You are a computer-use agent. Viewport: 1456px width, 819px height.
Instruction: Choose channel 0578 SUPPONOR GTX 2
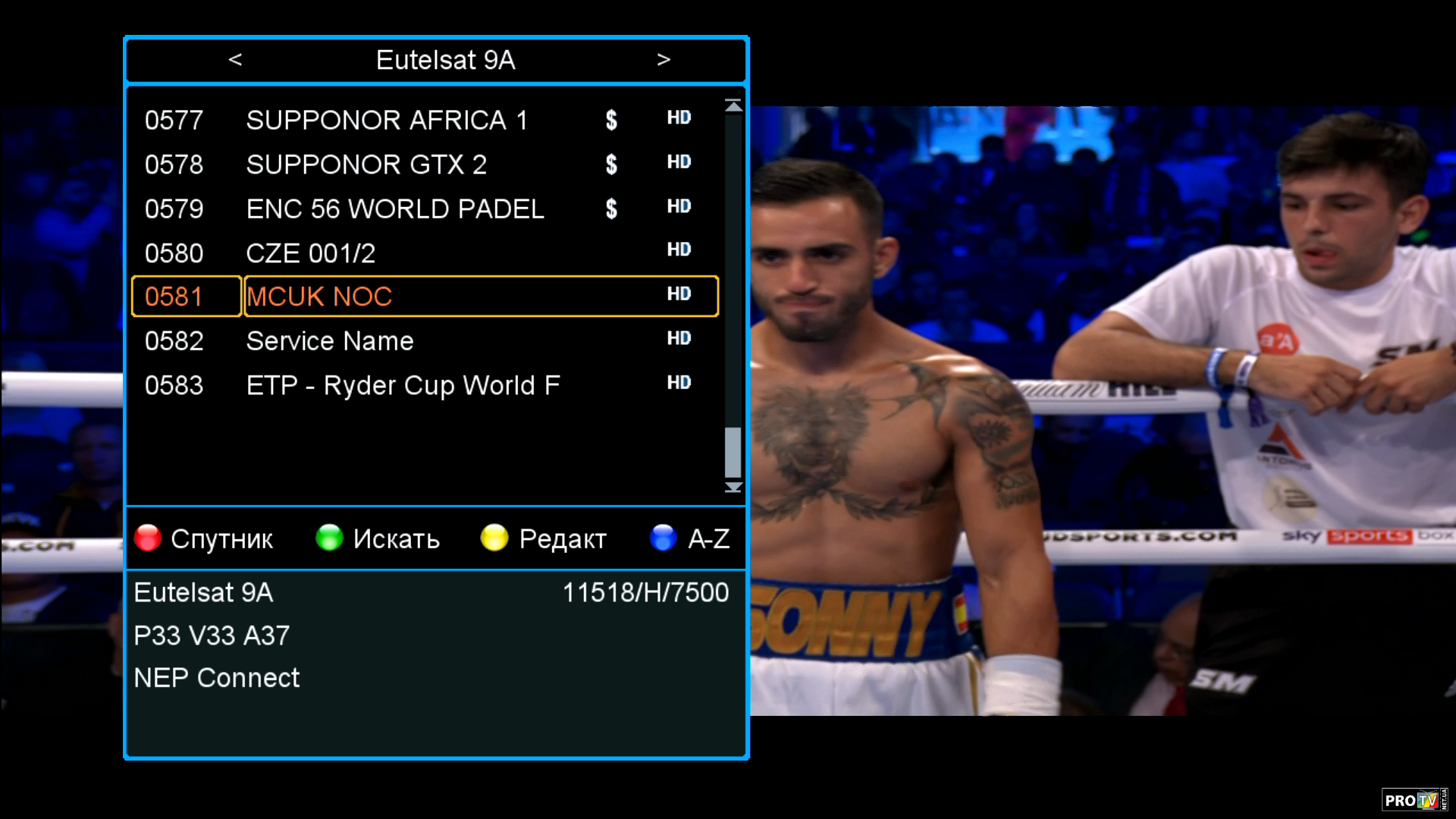pos(366,165)
